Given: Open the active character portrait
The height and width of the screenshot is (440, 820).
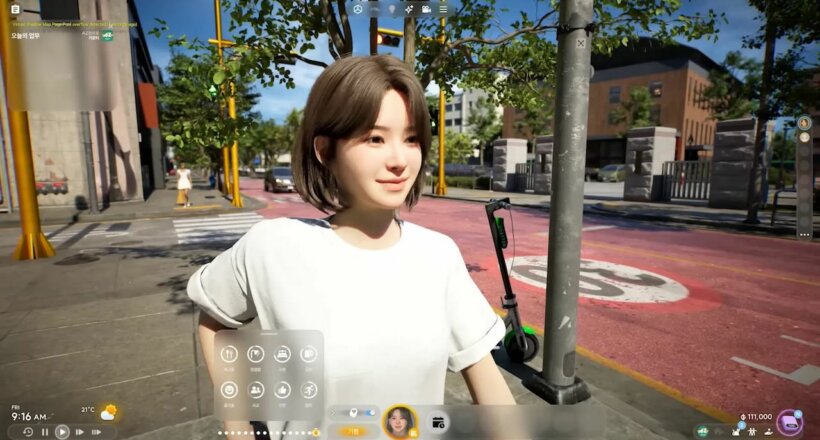Looking at the screenshot, I should (400, 421).
